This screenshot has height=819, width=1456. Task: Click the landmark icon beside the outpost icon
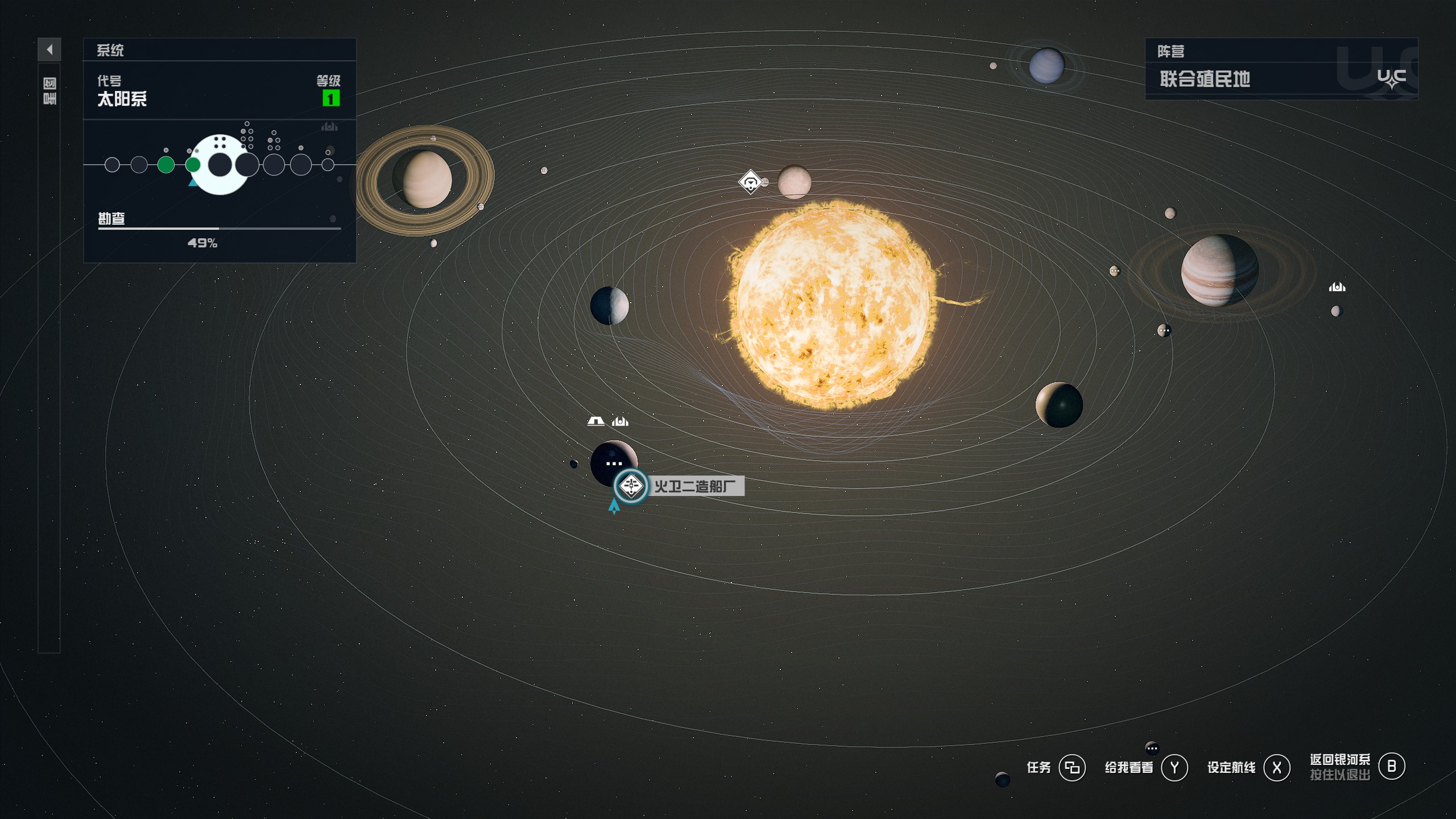tap(620, 421)
